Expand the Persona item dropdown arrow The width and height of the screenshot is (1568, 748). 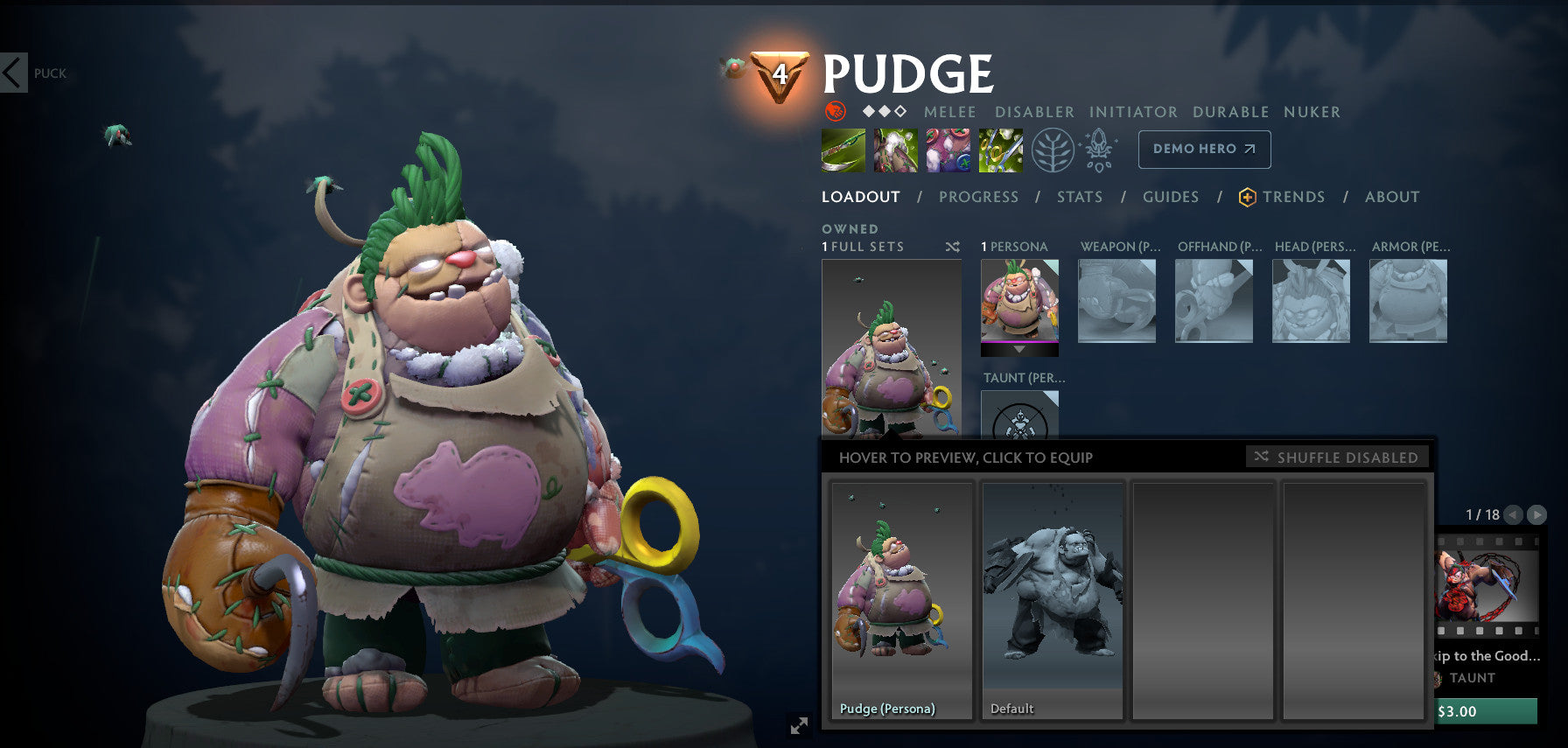point(1019,350)
